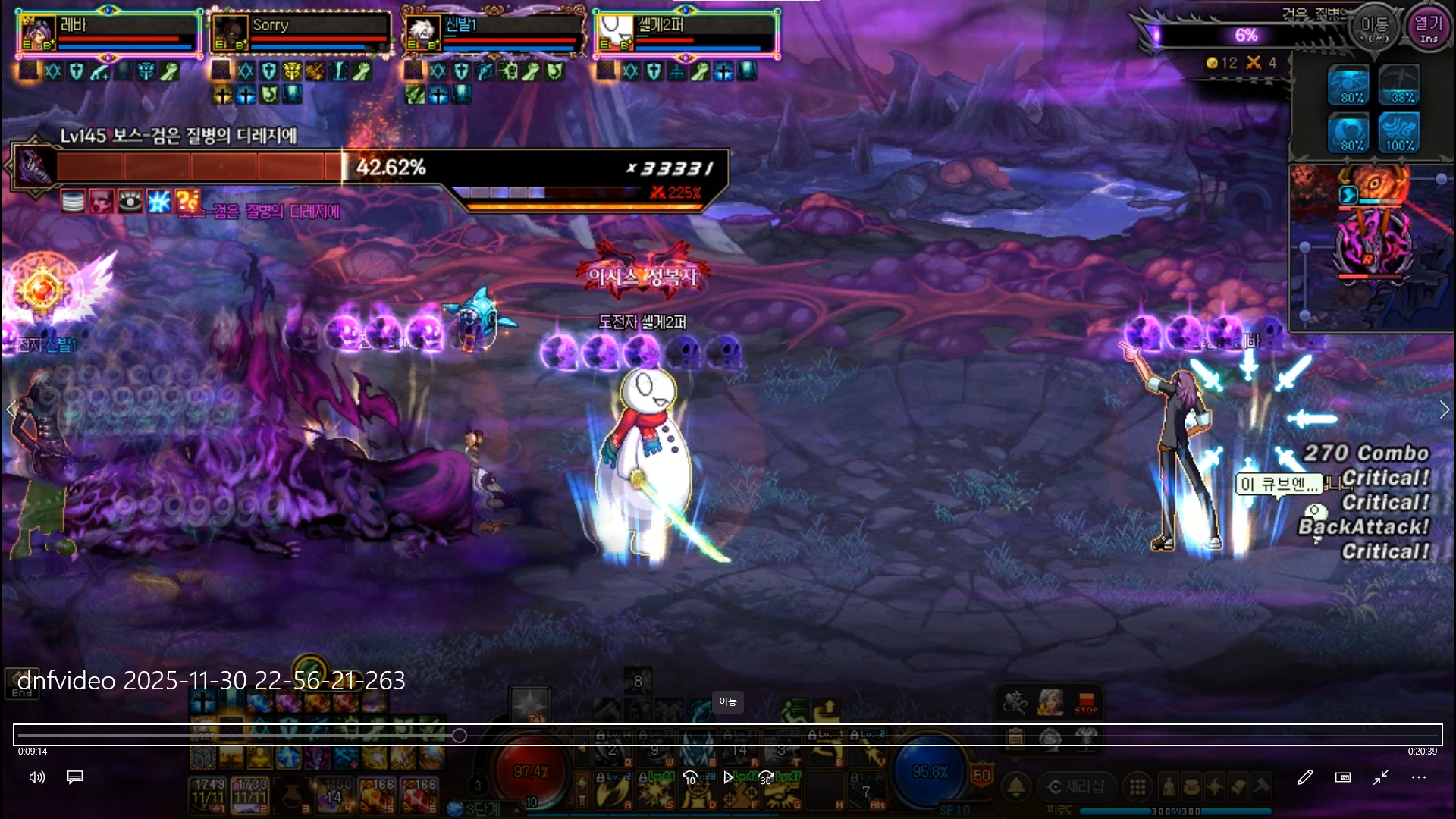Click the round 이동 move button
The width and height of the screenshot is (1456, 819).
[1374, 29]
